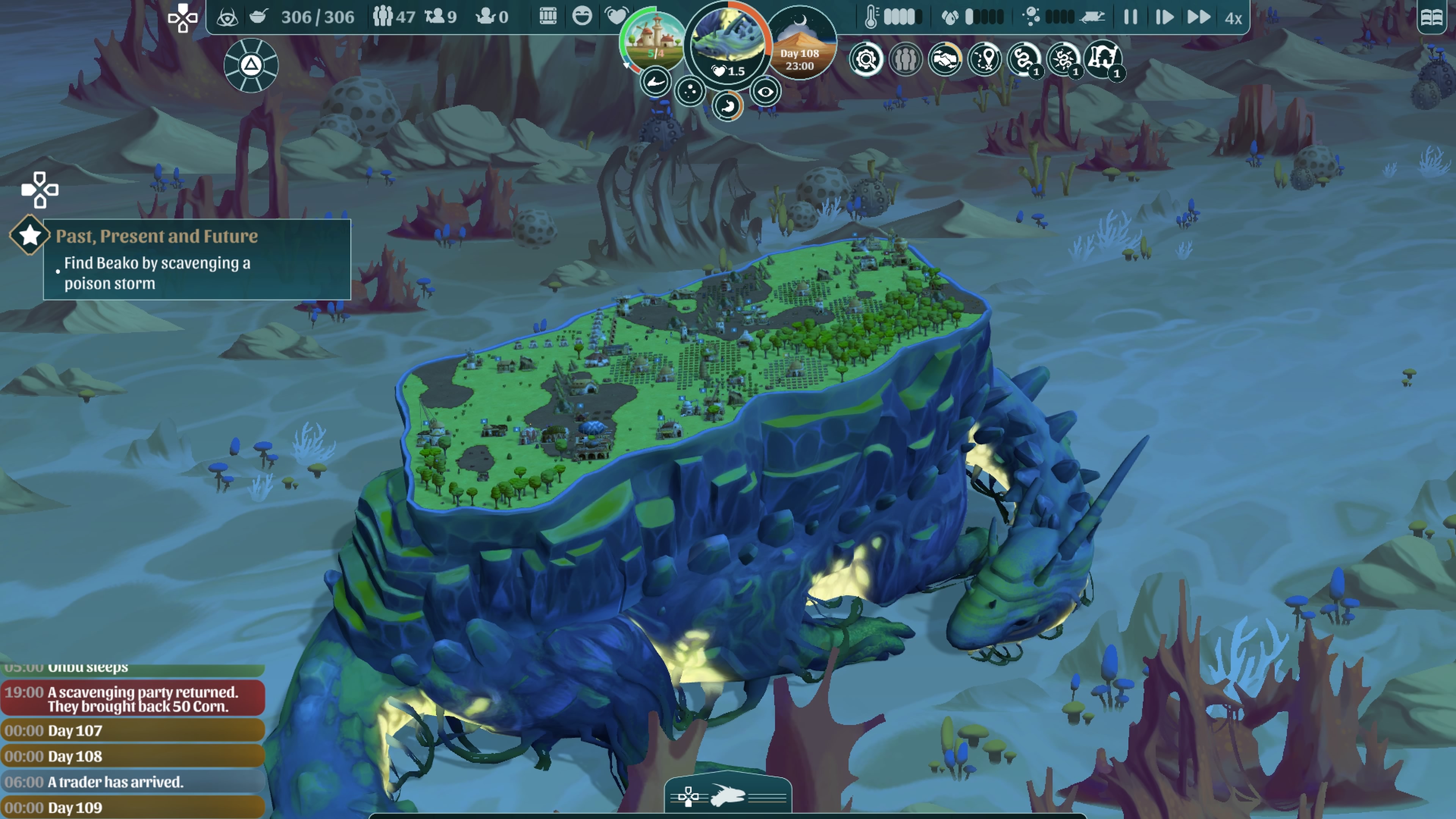The height and width of the screenshot is (819, 1456).
Task: Open the villagers population overview button
Action: [905, 59]
